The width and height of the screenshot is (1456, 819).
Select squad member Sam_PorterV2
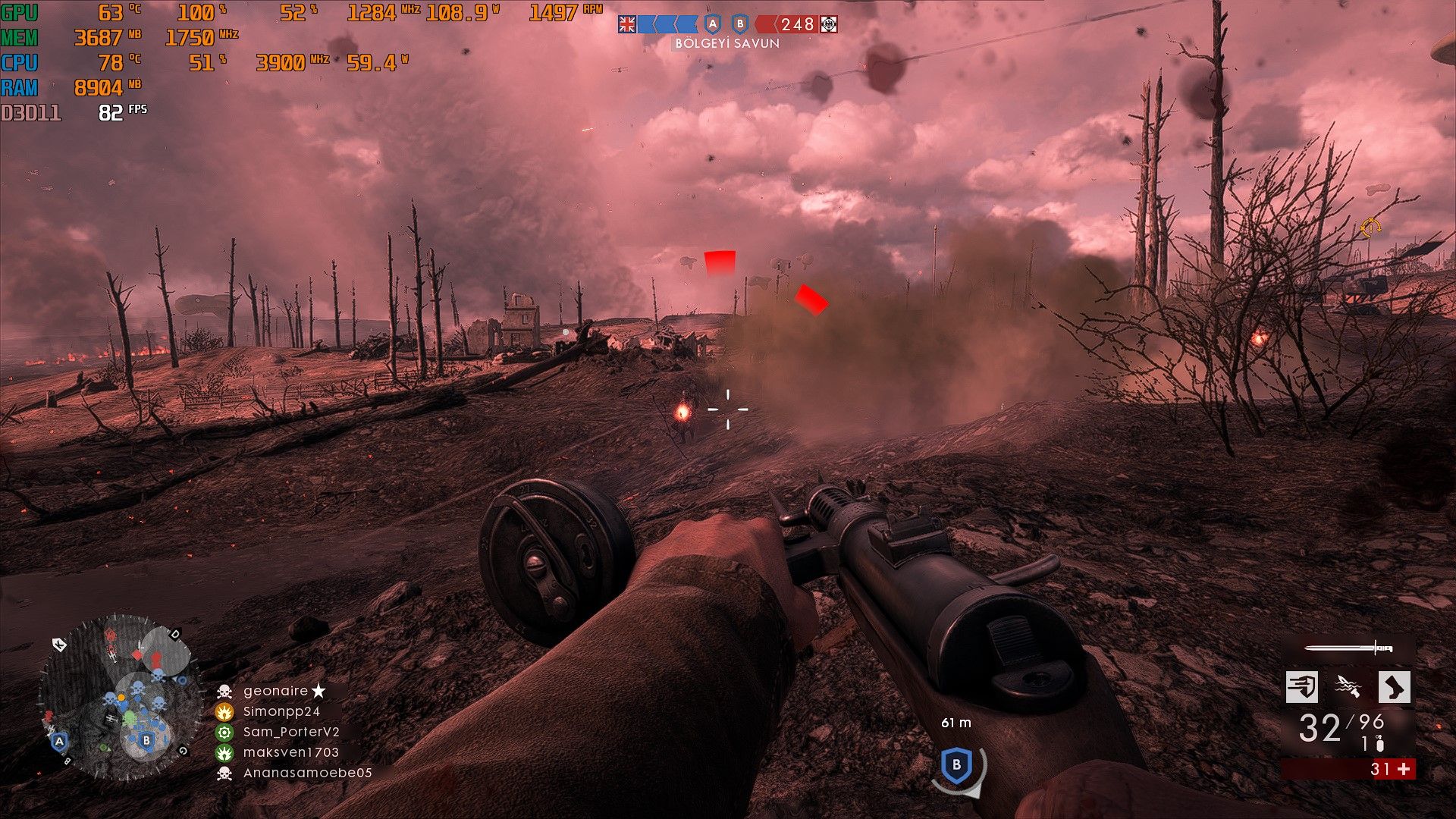pos(291,732)
